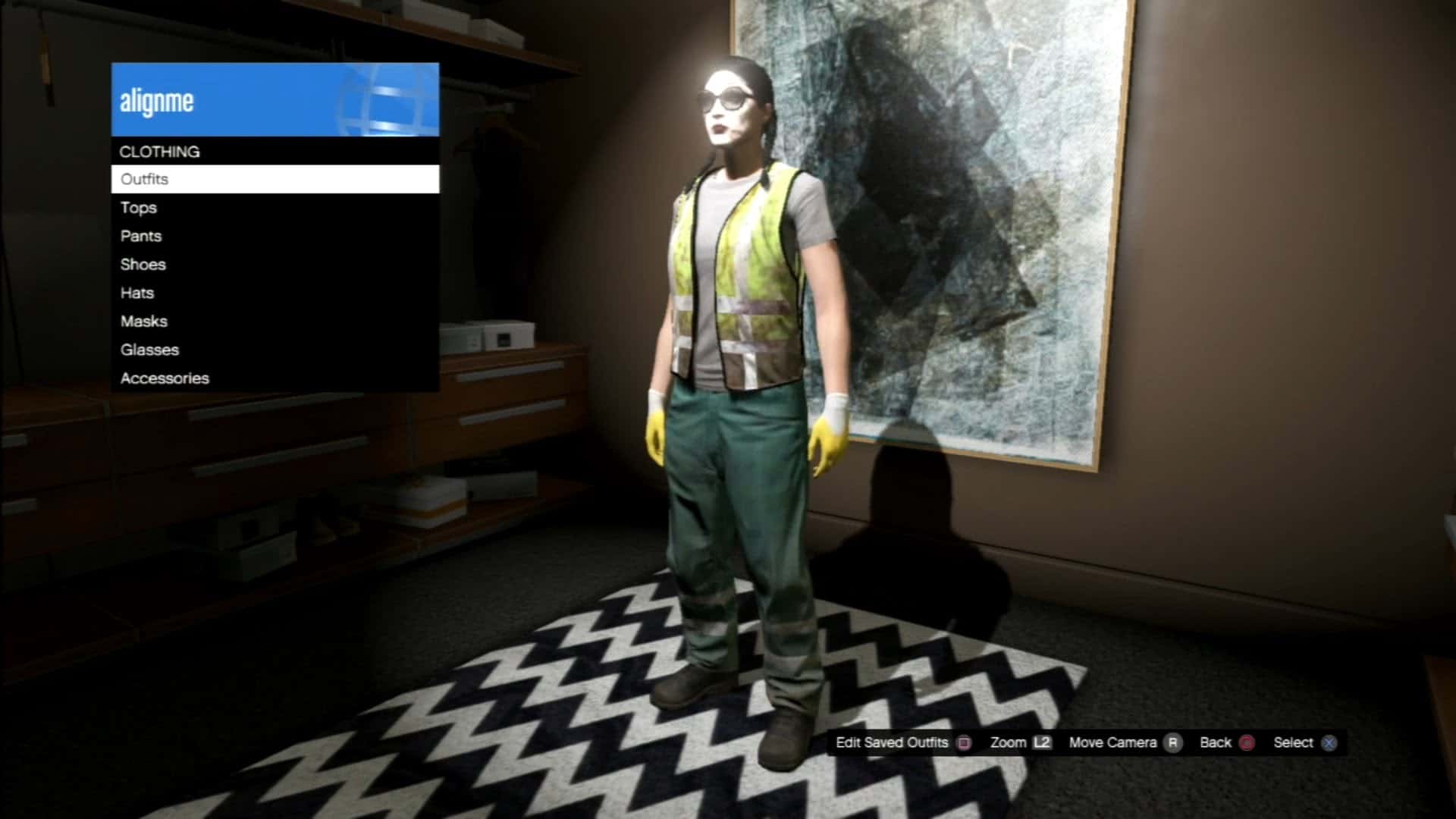
Task: Click Edit Saved Outfits
Action: coord(891,743)
